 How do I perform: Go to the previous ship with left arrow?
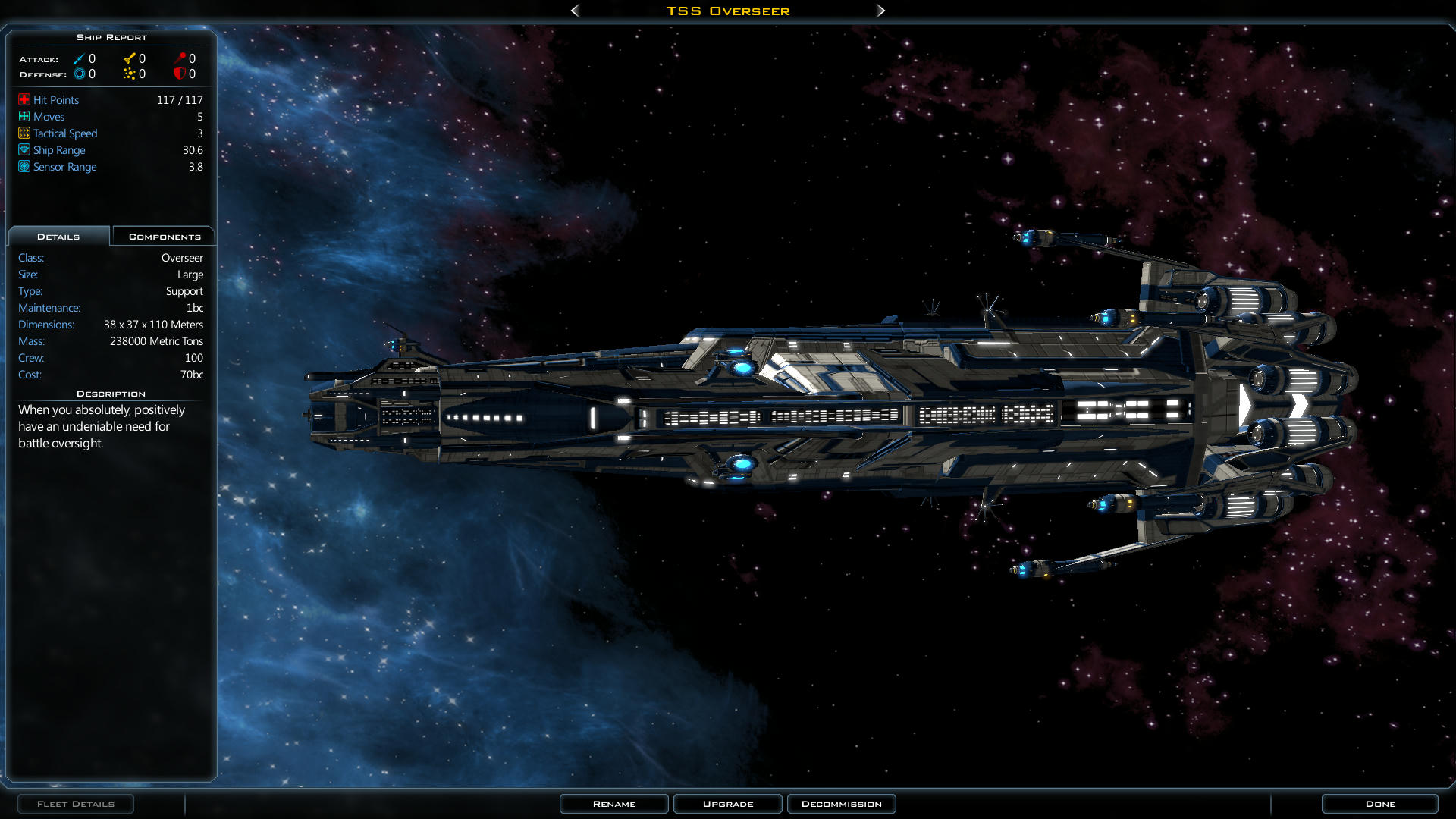(575, 11)
